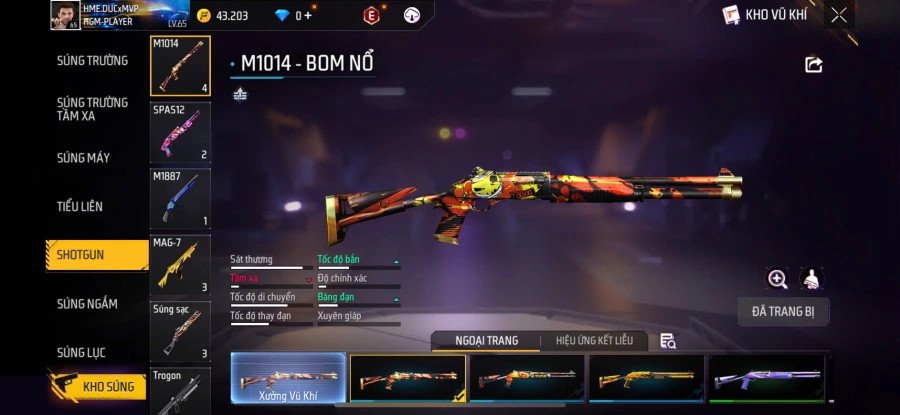Add more diamonds with the plus button
Viewport: 900px width, 415px height.
[308, 15]
